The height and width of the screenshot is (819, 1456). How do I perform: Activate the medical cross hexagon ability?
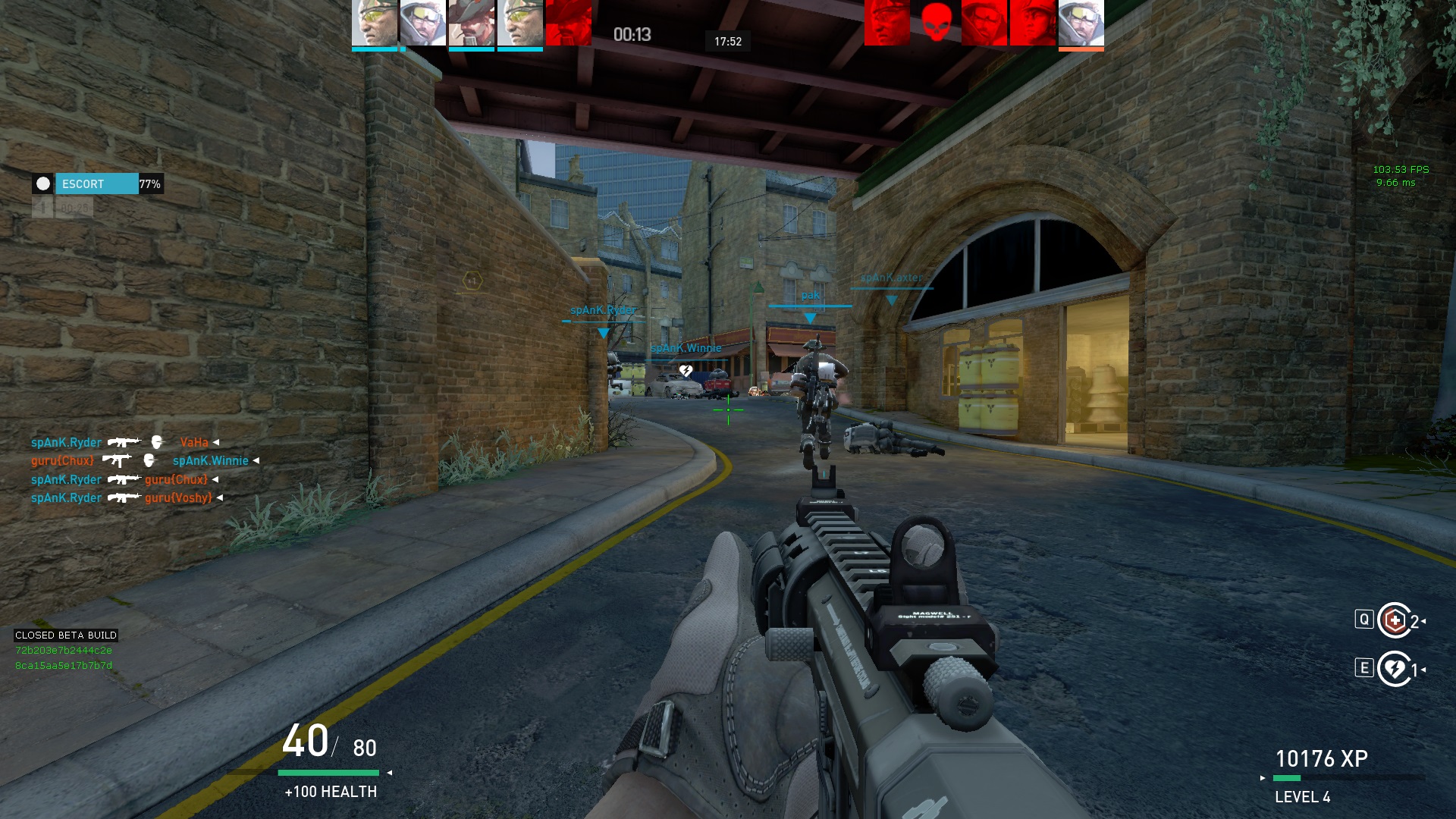[x=1394, y=621]
